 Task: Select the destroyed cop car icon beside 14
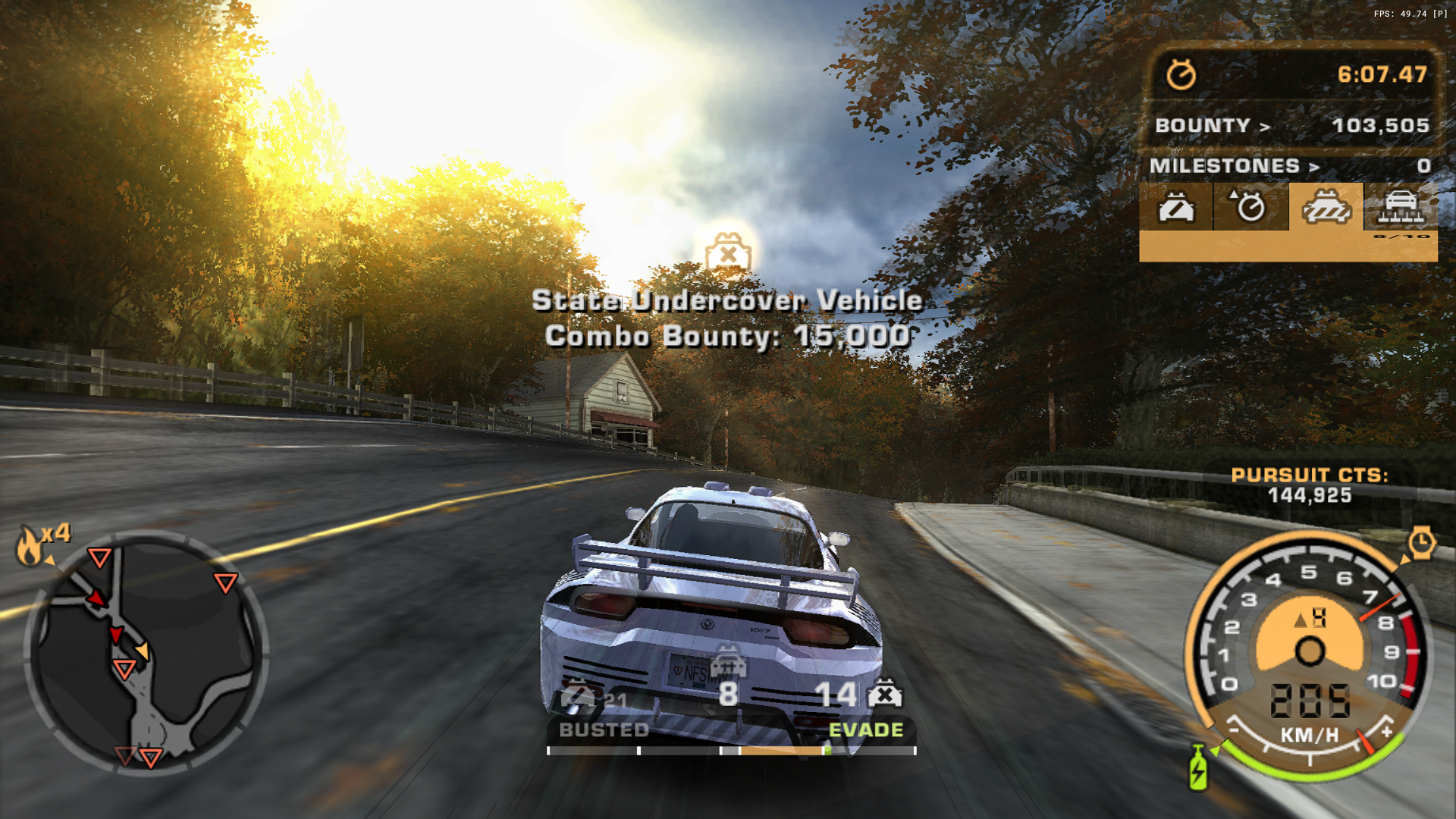[x=885, y=694]
